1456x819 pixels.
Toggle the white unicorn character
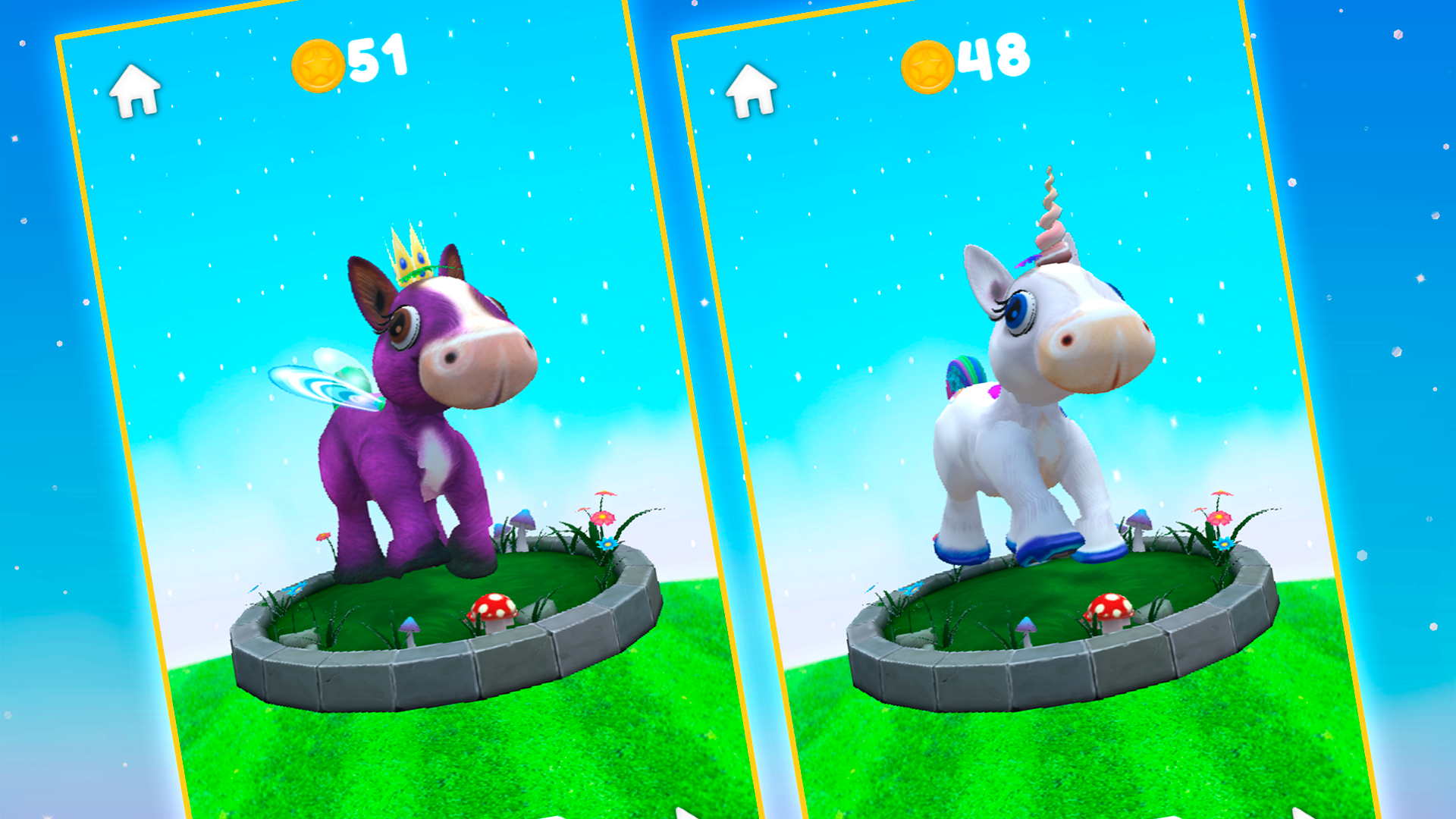[x=1024, y=432]
